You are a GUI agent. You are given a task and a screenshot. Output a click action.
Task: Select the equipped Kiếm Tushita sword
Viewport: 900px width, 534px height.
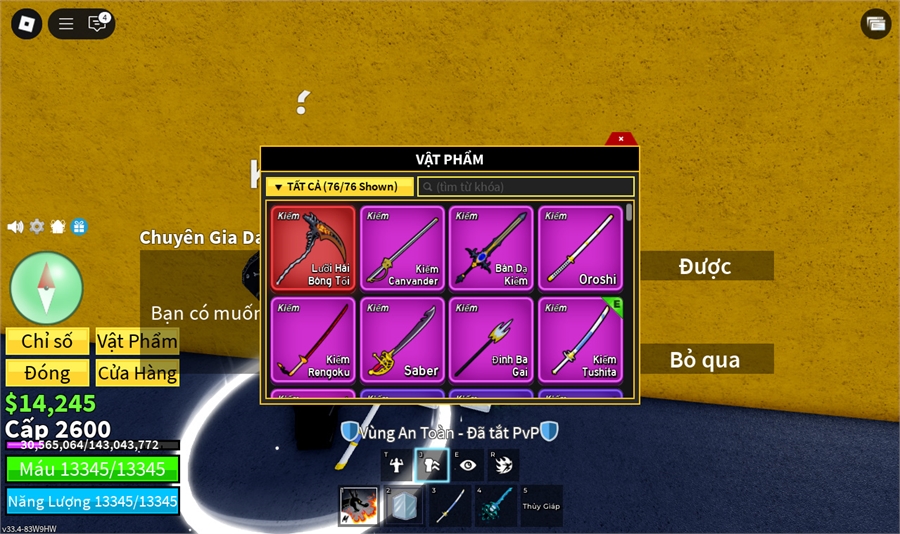(580, 339)
